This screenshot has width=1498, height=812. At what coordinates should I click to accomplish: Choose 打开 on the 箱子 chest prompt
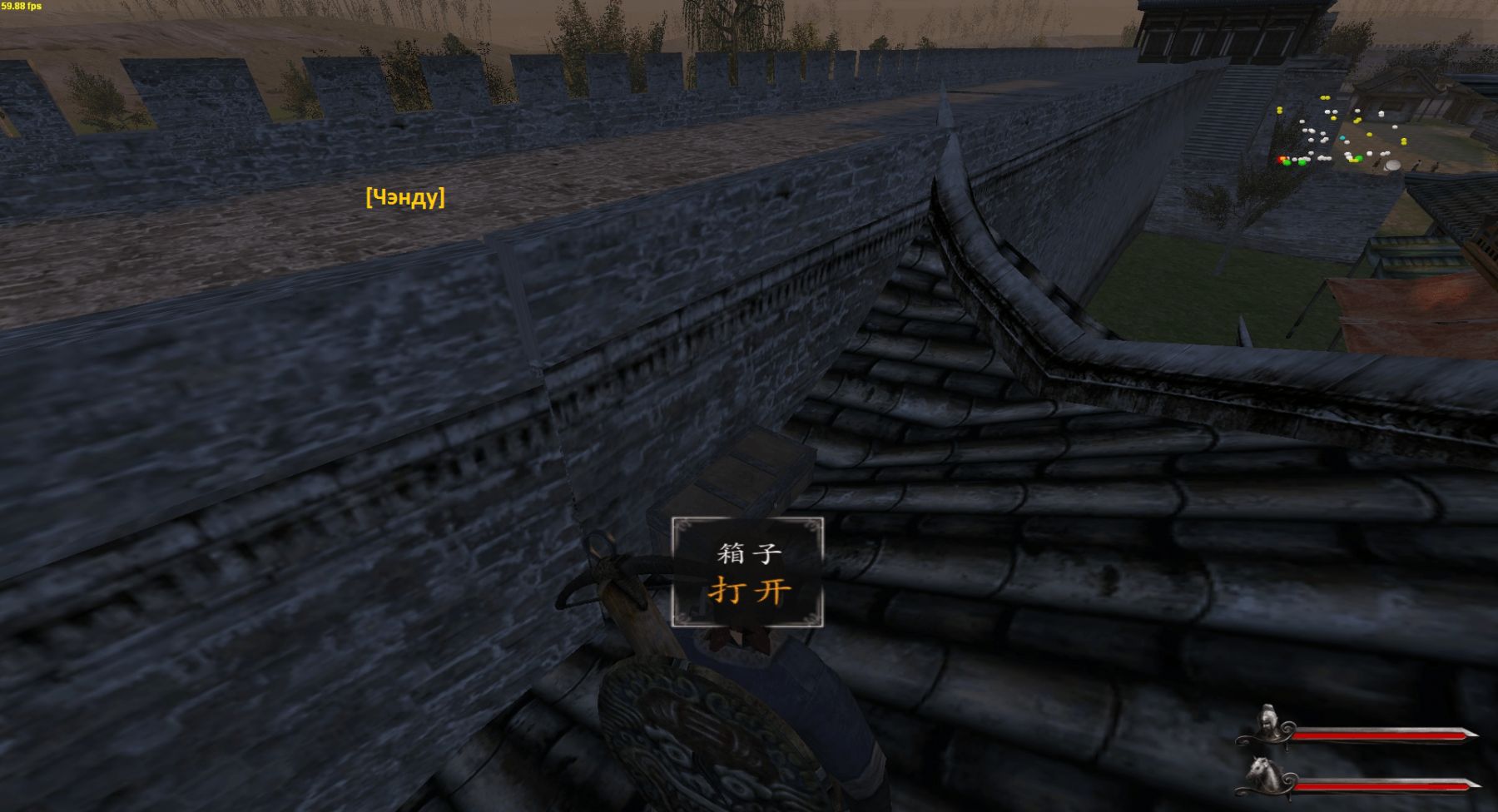click(748, 591)
